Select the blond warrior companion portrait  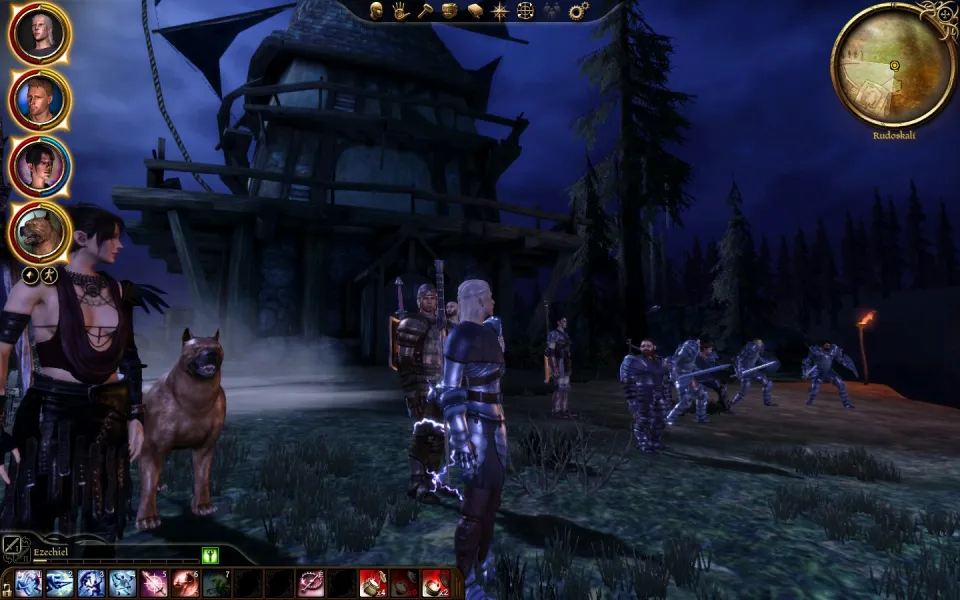coord(41,99)
